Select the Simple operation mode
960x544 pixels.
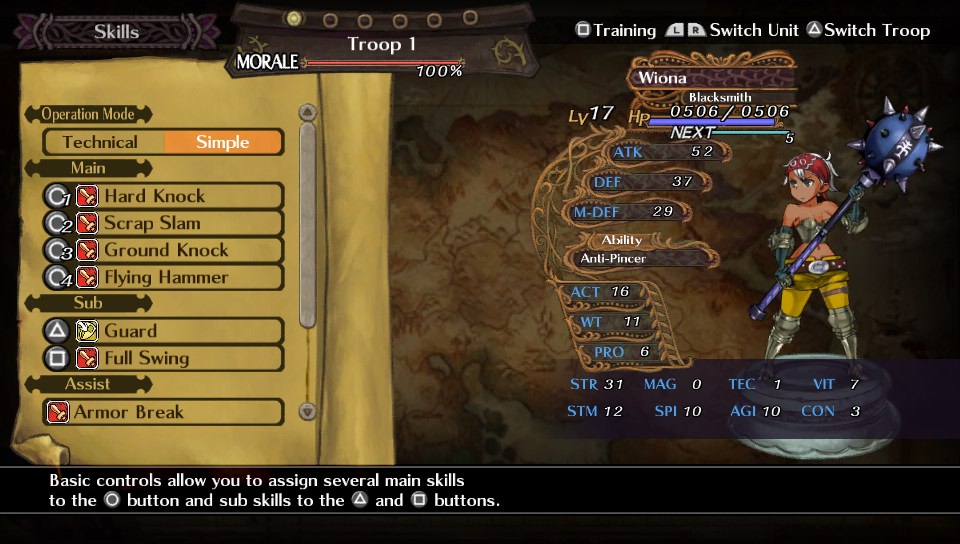(x=222, y=142)
